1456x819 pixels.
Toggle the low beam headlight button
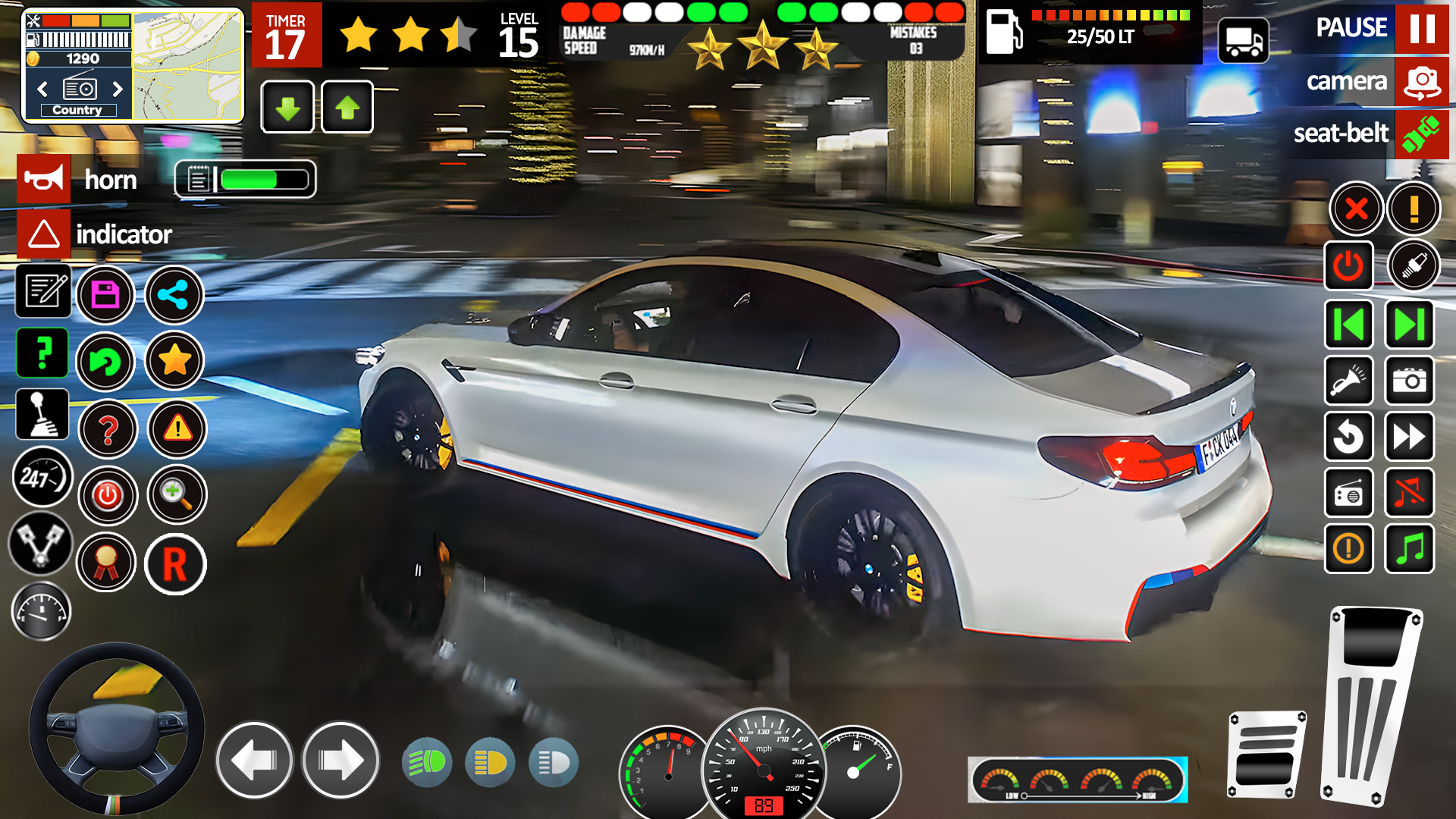click(x=553, y=762)
